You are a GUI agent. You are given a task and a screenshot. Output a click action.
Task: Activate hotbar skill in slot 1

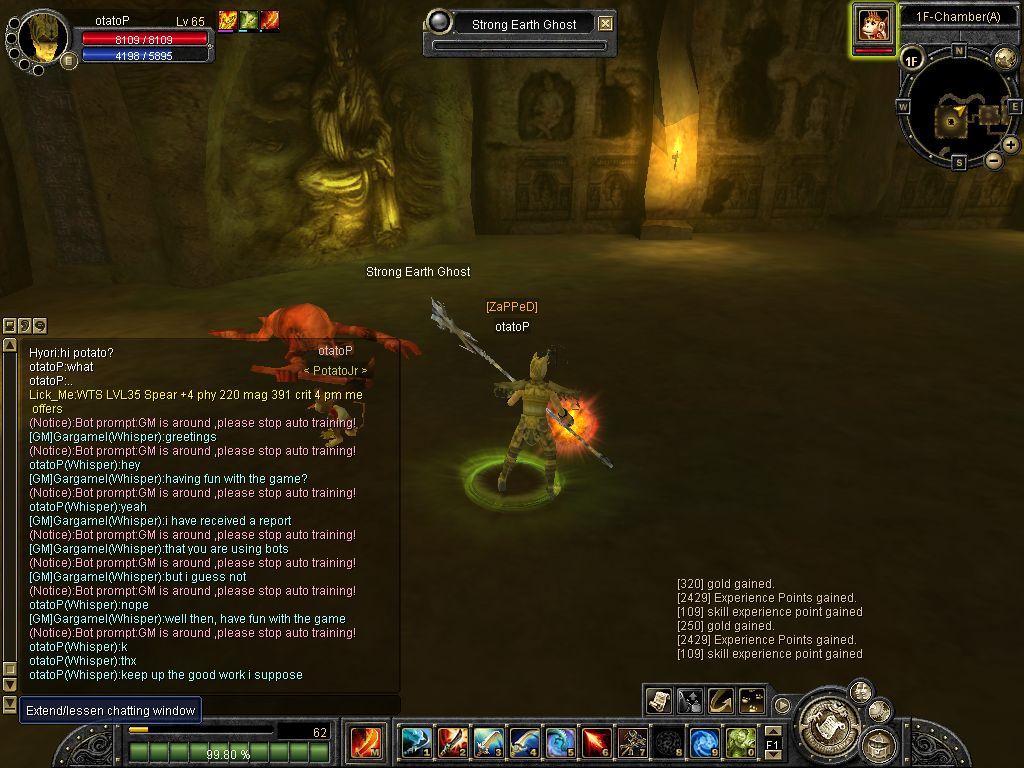415,742
